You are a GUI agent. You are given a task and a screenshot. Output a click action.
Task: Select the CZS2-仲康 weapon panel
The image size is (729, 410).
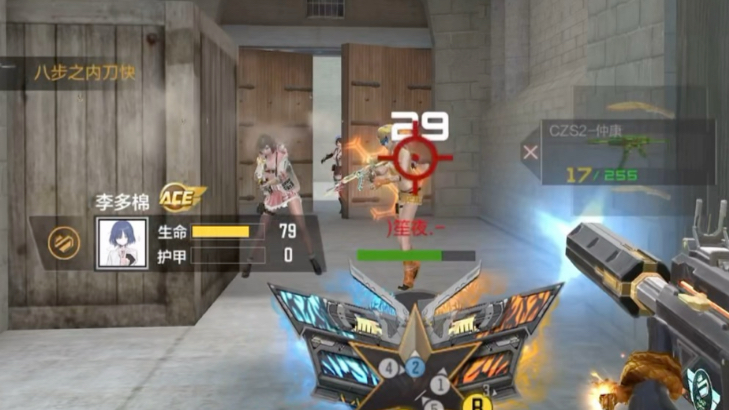[628, 152]
